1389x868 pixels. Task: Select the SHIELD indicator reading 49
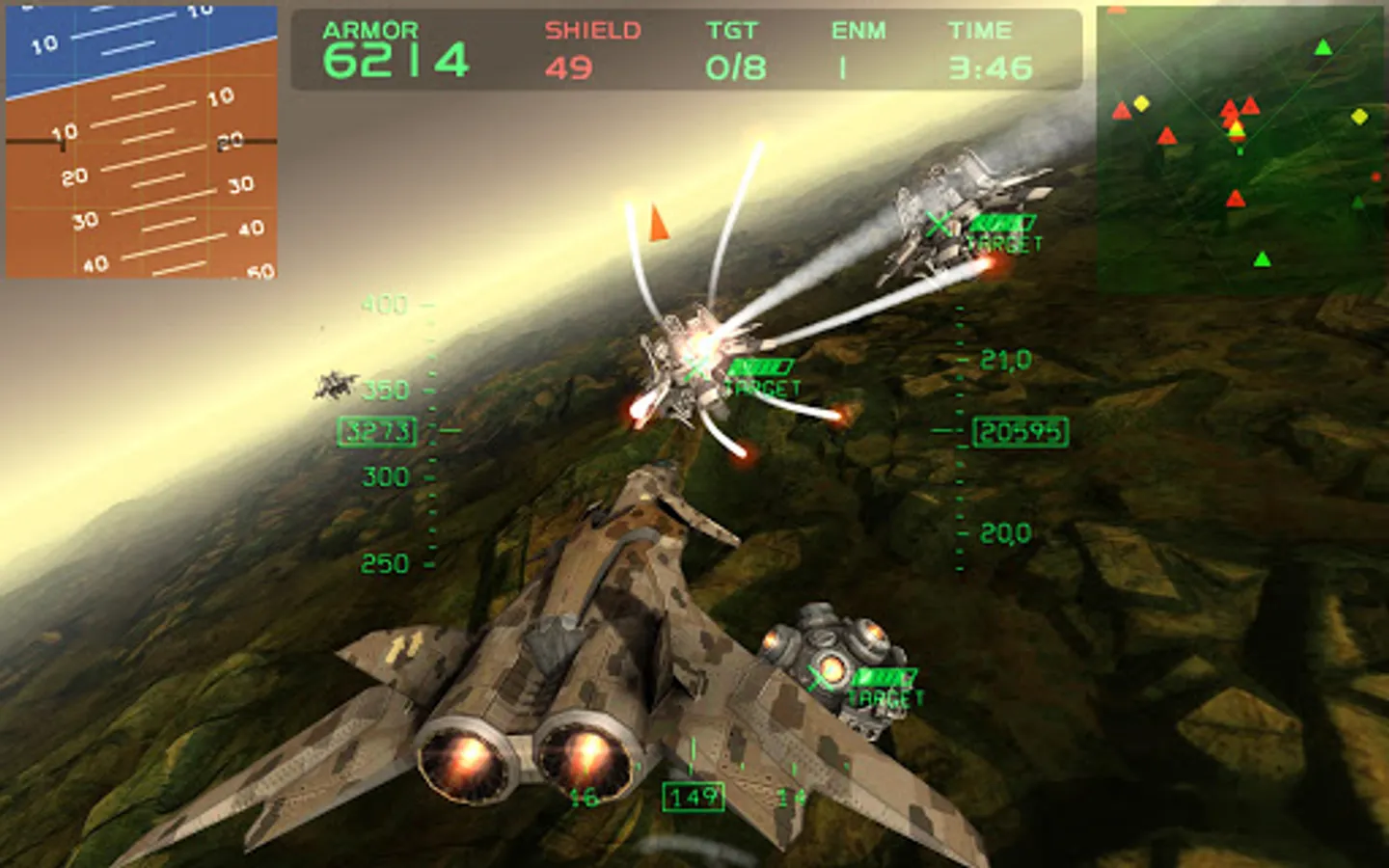tap(573, 66)
